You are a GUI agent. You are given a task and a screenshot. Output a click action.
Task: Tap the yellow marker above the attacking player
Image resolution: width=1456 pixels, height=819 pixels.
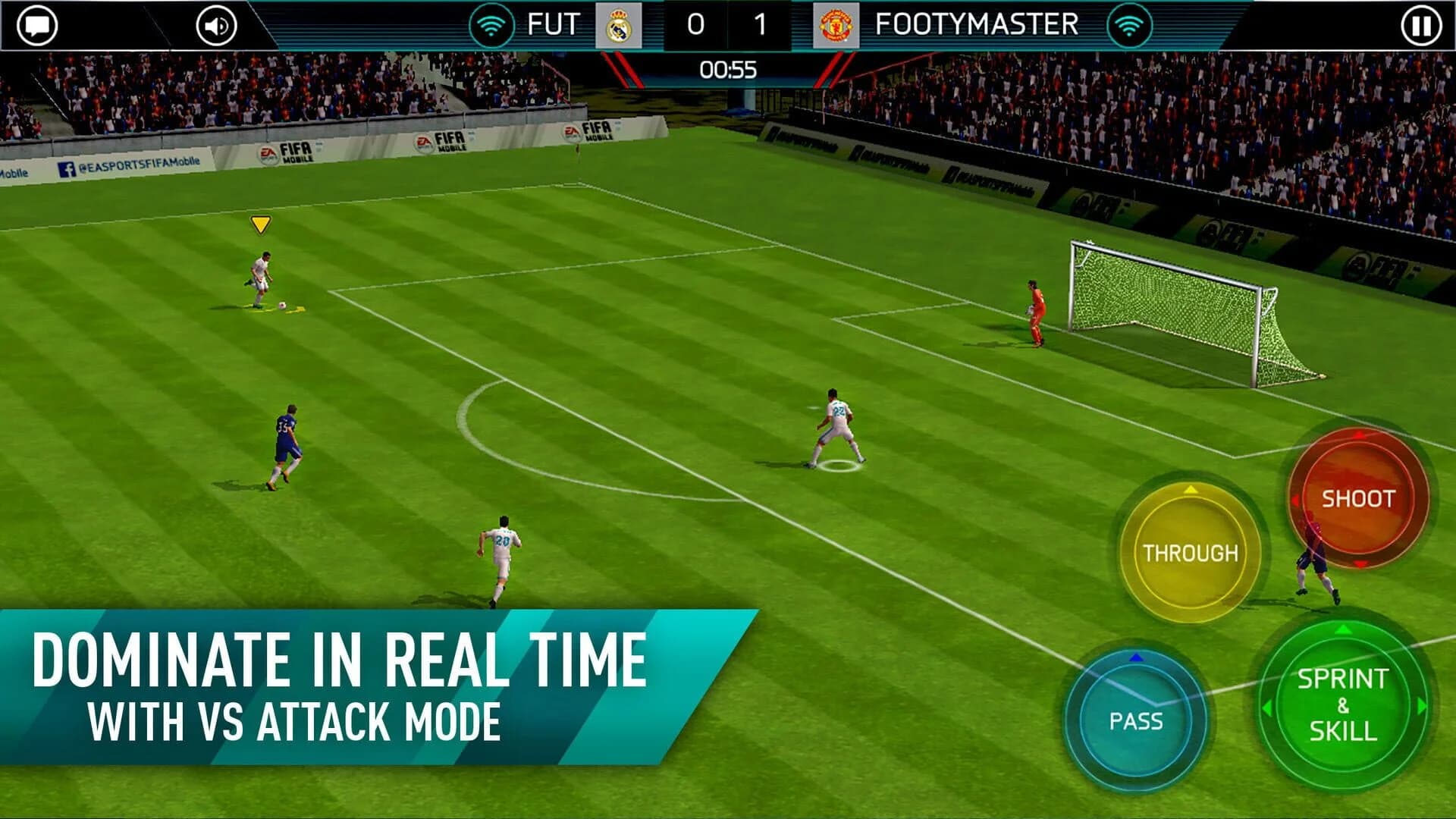[261, 224]
